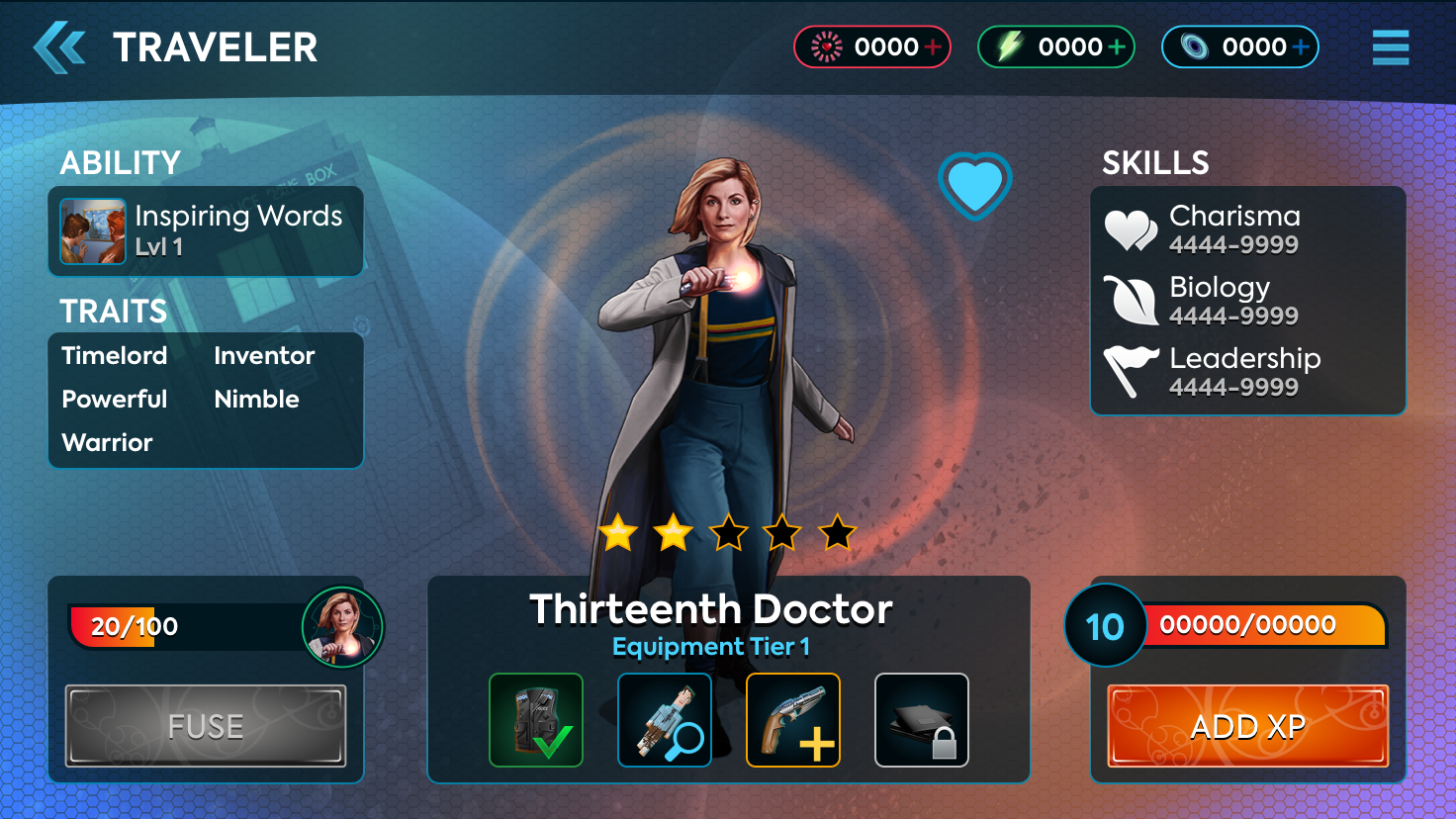This screenshot has width=1456, height=819.
Task: Inspect the sonic device equipment slot
Action: (x=665, y=720)
